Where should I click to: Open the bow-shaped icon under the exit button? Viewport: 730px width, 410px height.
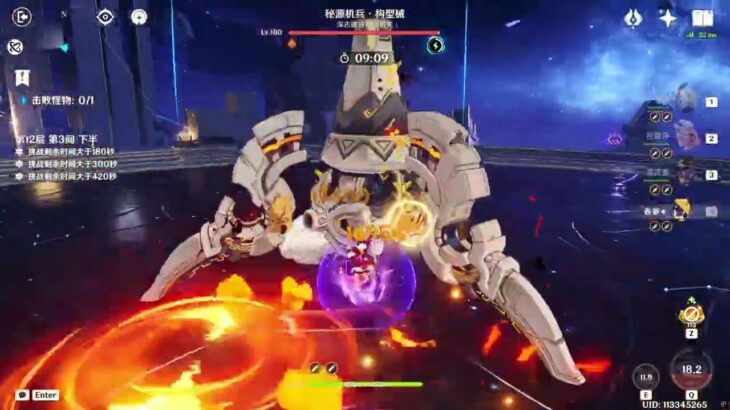(x=16, y=46)
